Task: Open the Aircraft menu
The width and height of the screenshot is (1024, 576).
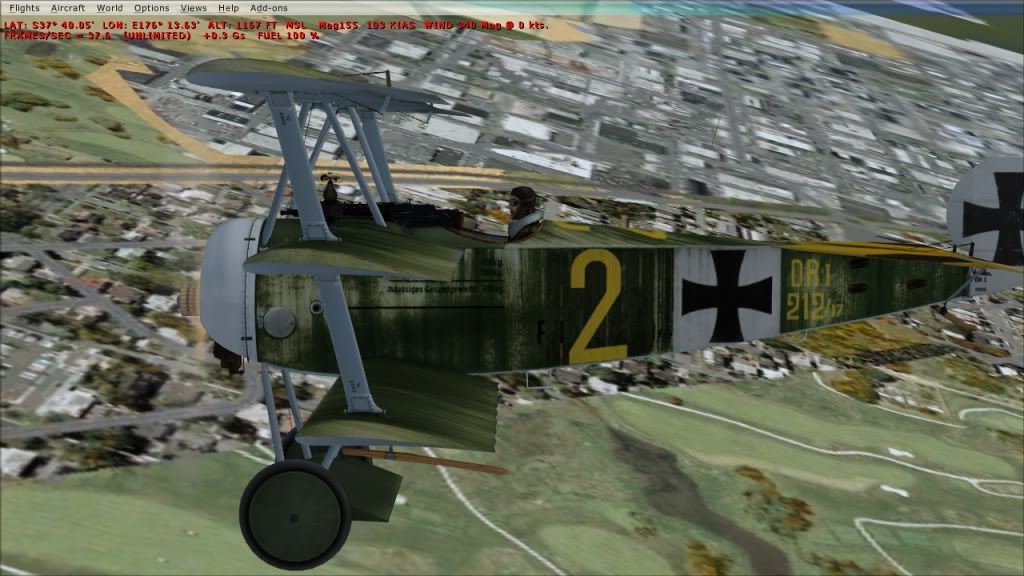Action: pyautogui.click(x=68, y=8)
